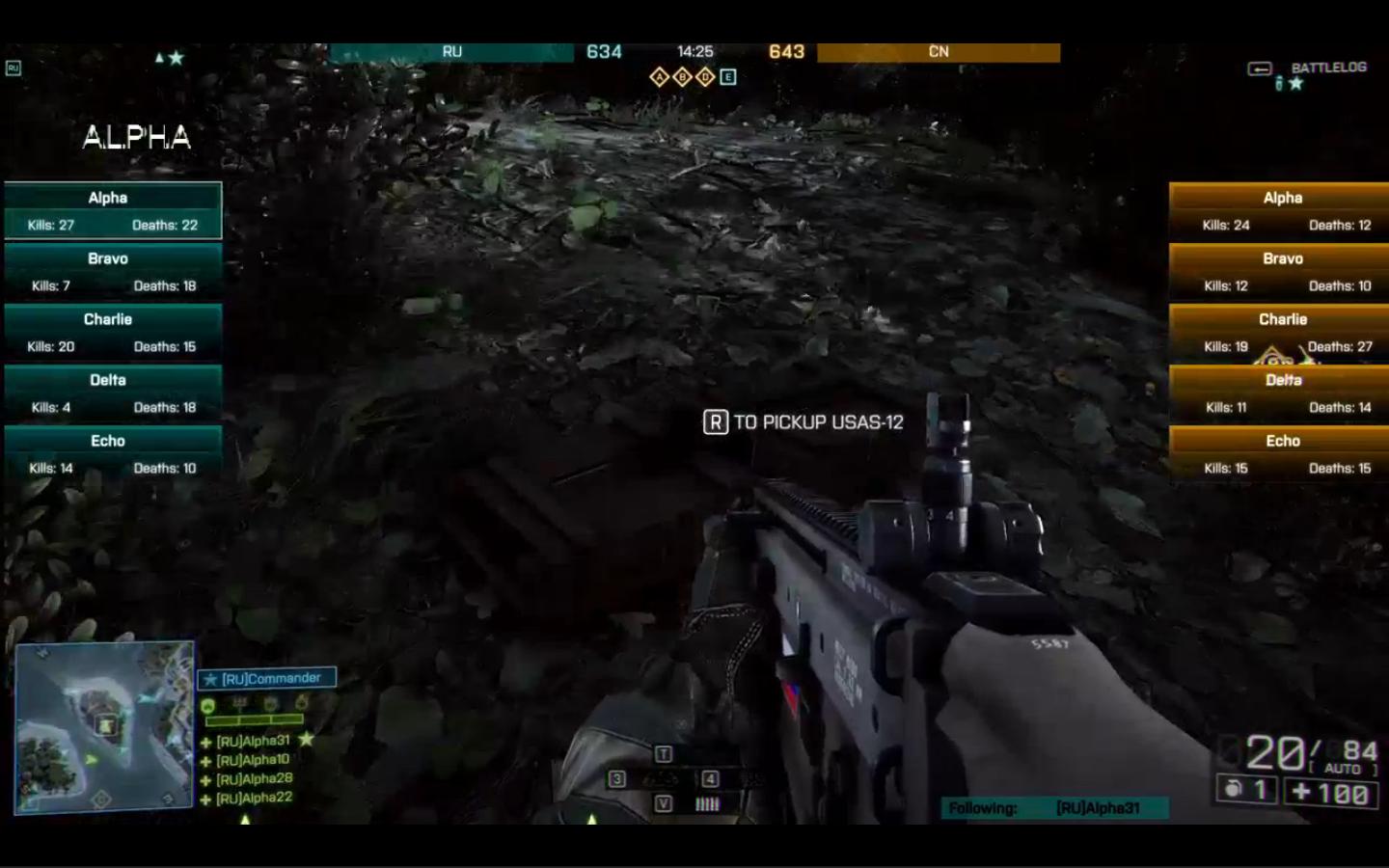Open the teal RU Echo squad panel
Viewport: 1389px width, 868px height.
pos(113,453)
